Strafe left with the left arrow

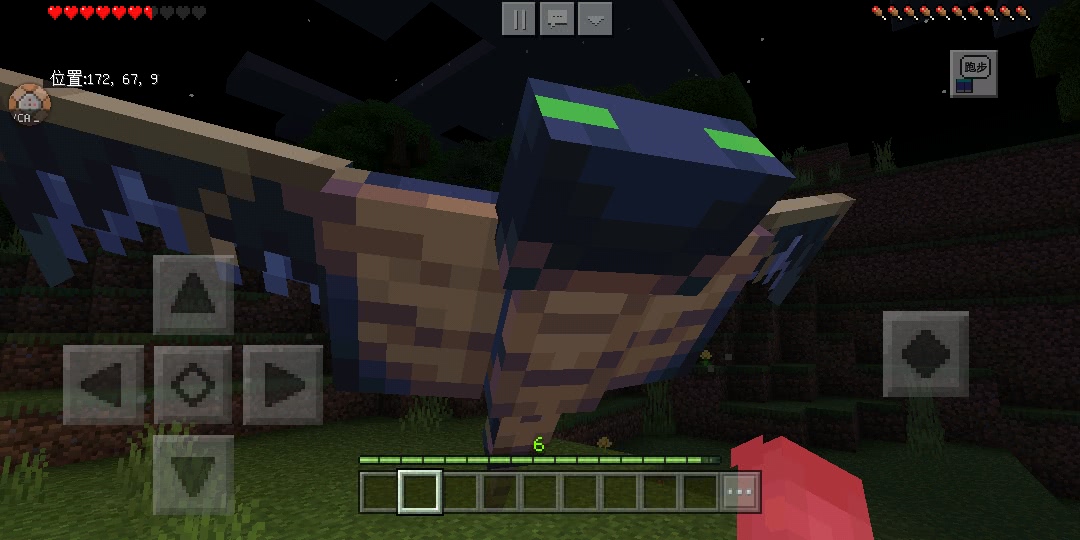(x=103, y=384)
